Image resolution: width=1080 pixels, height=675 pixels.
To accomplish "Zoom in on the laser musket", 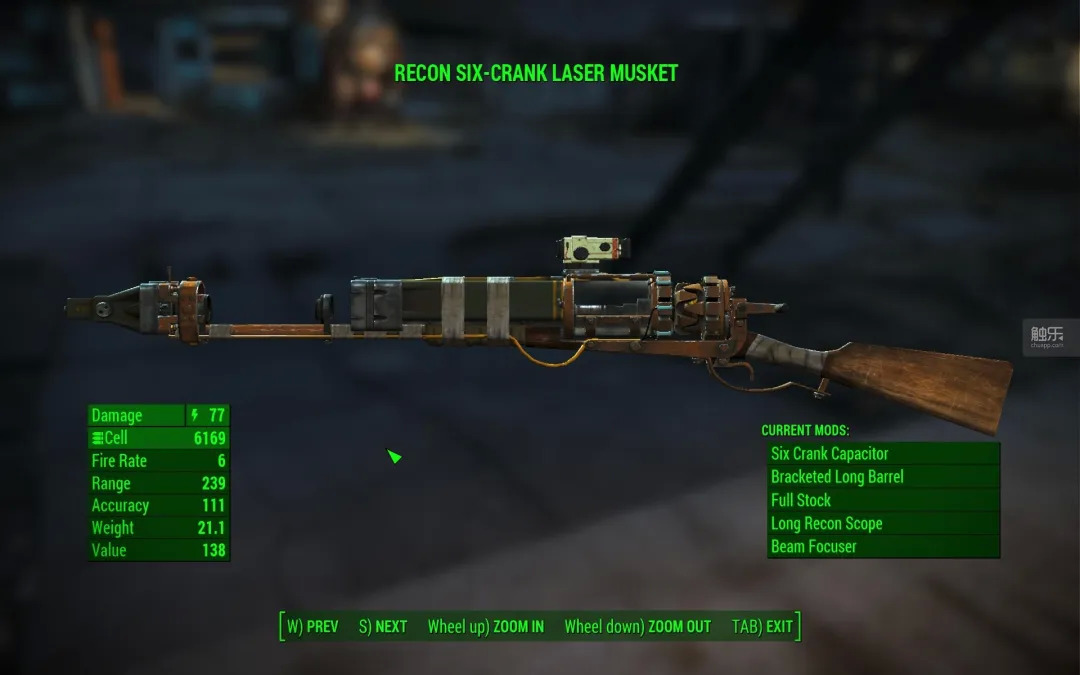I will click(x=486, y=627).
